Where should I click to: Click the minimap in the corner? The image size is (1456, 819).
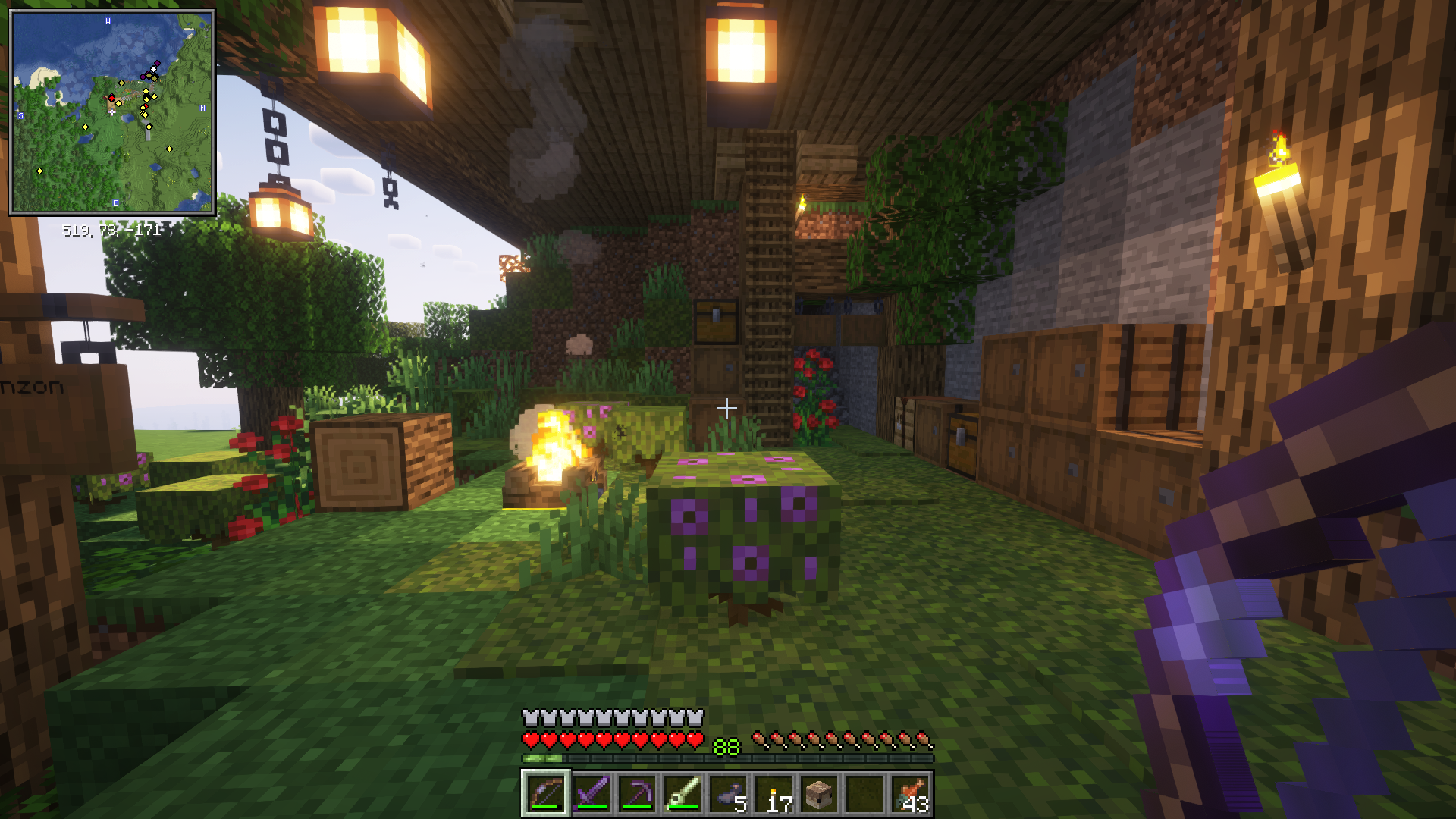click(112, 112)
